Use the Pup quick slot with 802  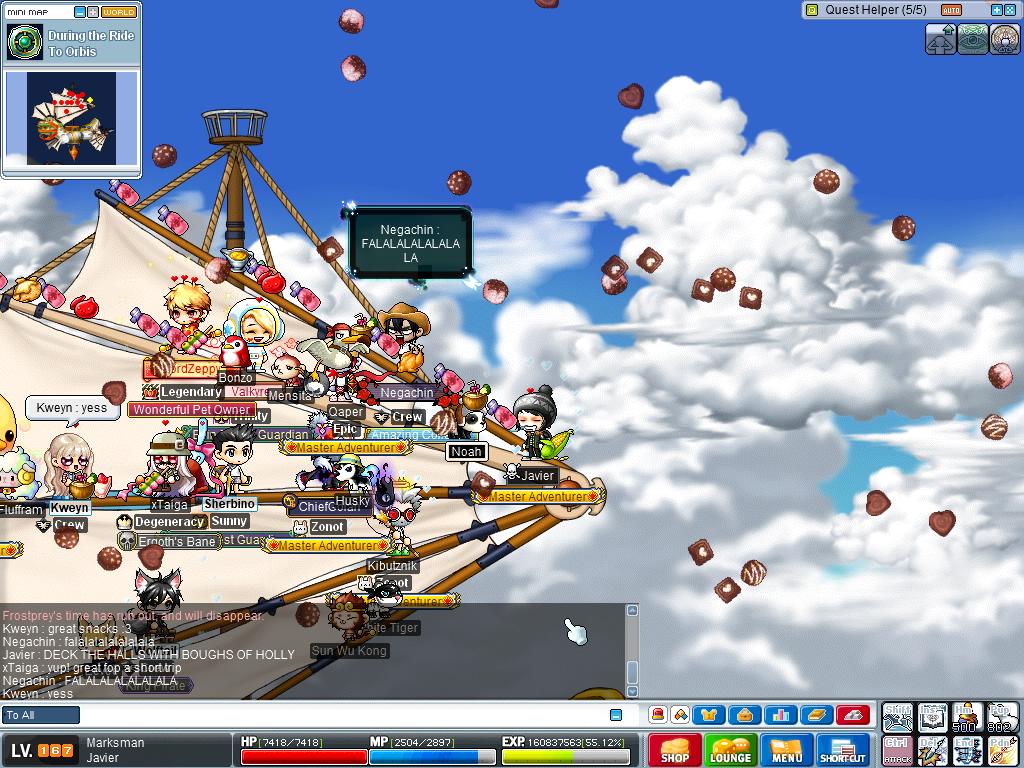coord(1001,717)
